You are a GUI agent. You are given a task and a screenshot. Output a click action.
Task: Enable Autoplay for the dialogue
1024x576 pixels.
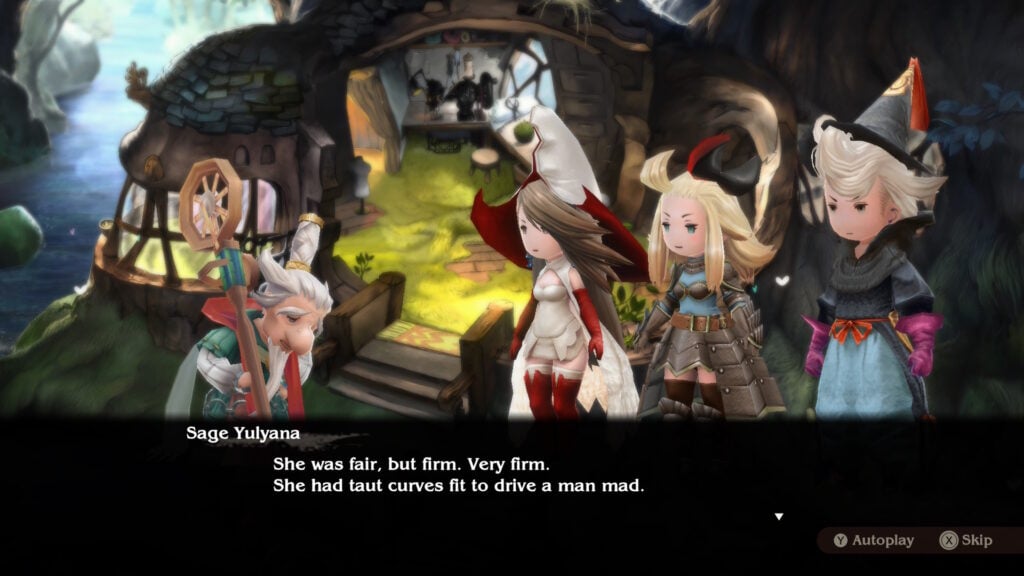pos(873,540)
